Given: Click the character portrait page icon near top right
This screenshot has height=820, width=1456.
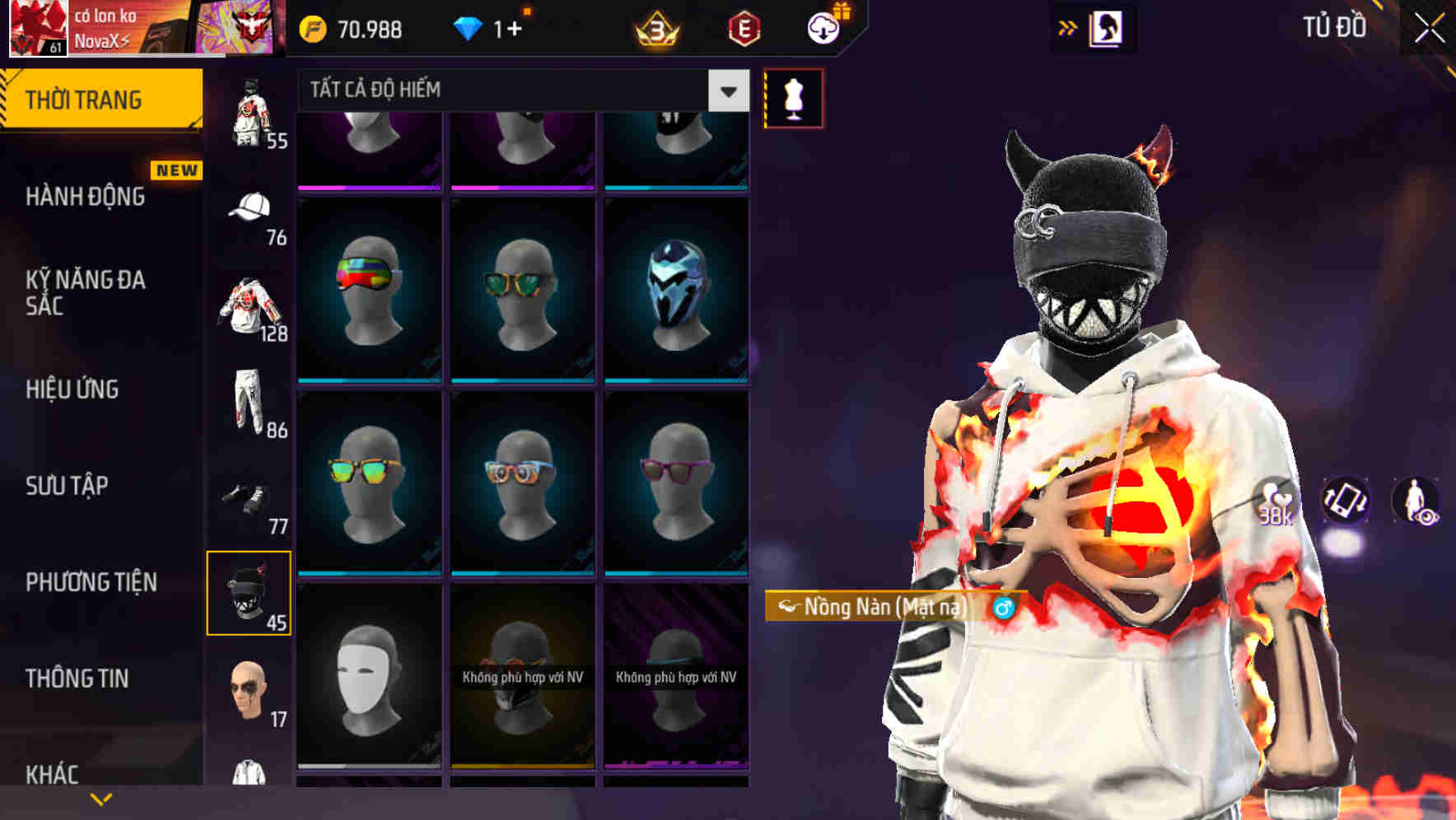Looking at the screenshot, I should (1107, 27).
